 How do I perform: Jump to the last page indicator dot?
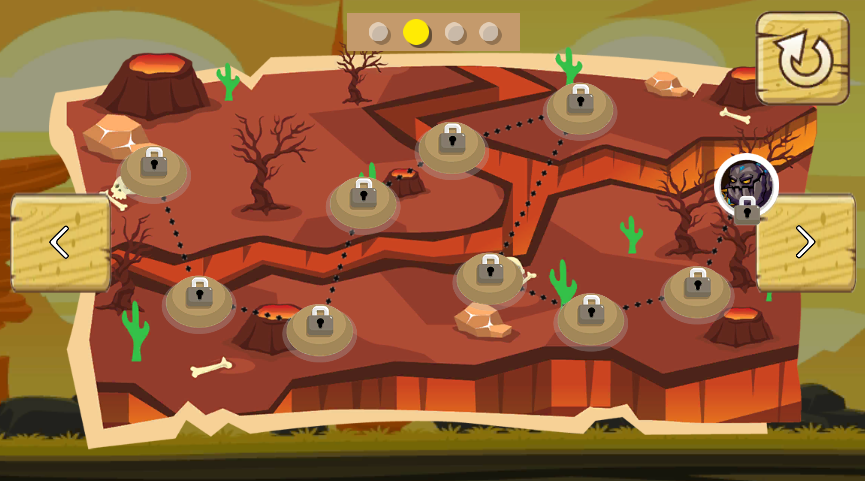pyautogui.click(x=489, y=33)
